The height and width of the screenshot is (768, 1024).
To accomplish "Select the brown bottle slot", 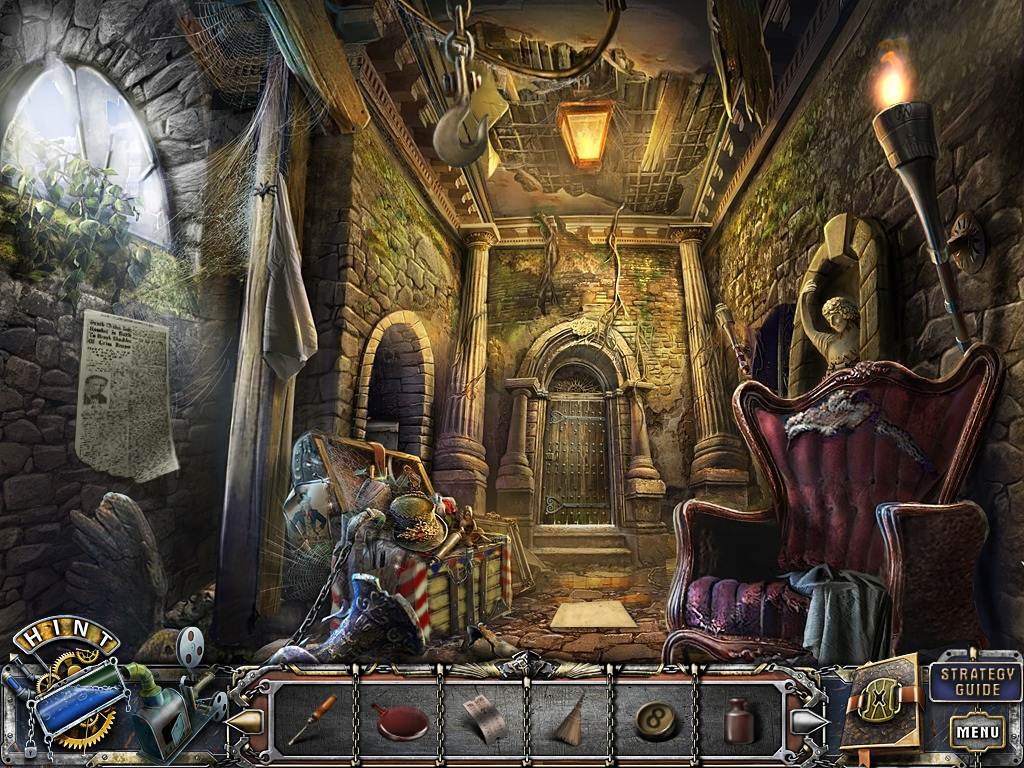I will point(740,720).
